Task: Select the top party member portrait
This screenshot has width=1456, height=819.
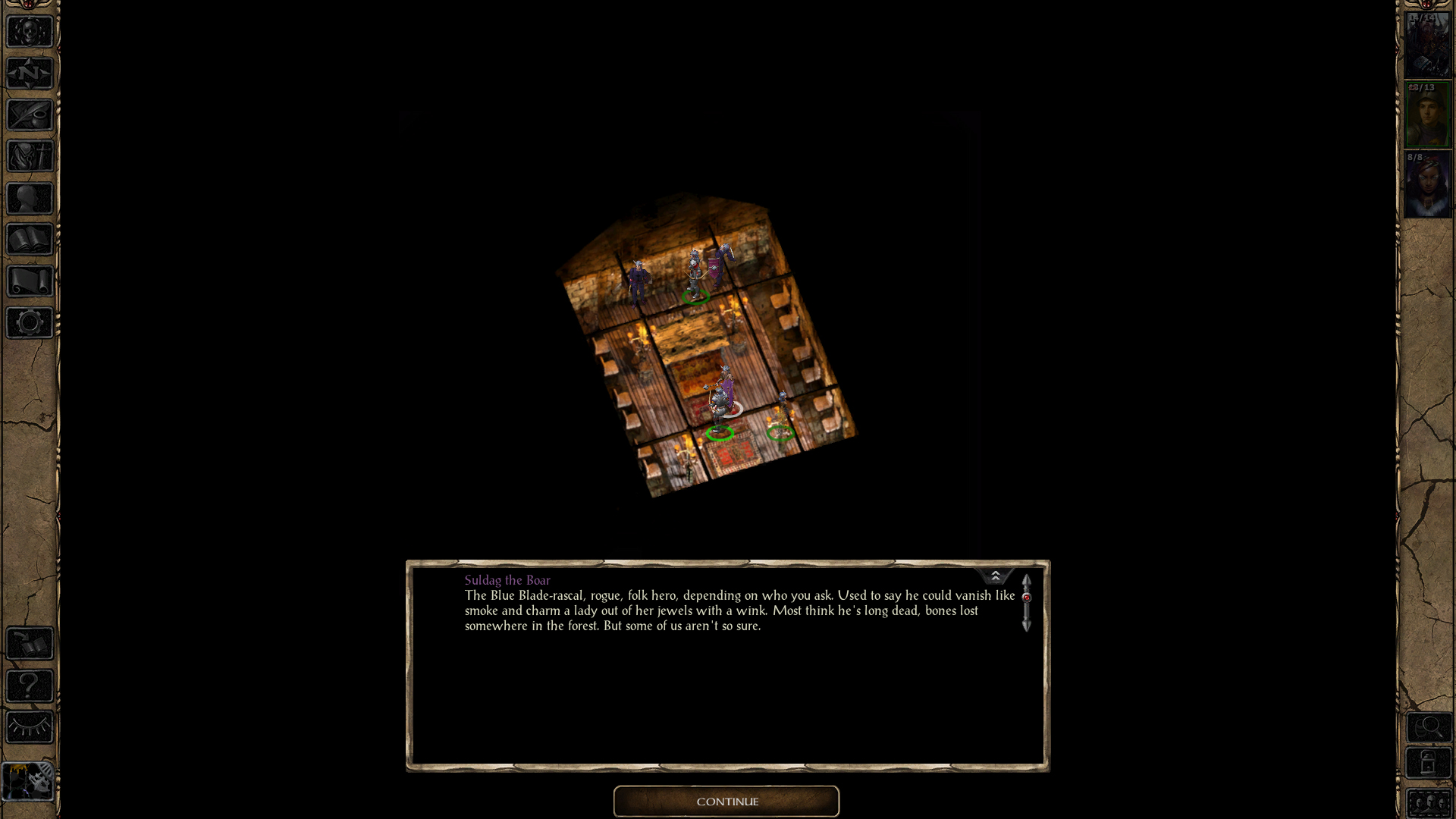Action: tap(1427, 45)
